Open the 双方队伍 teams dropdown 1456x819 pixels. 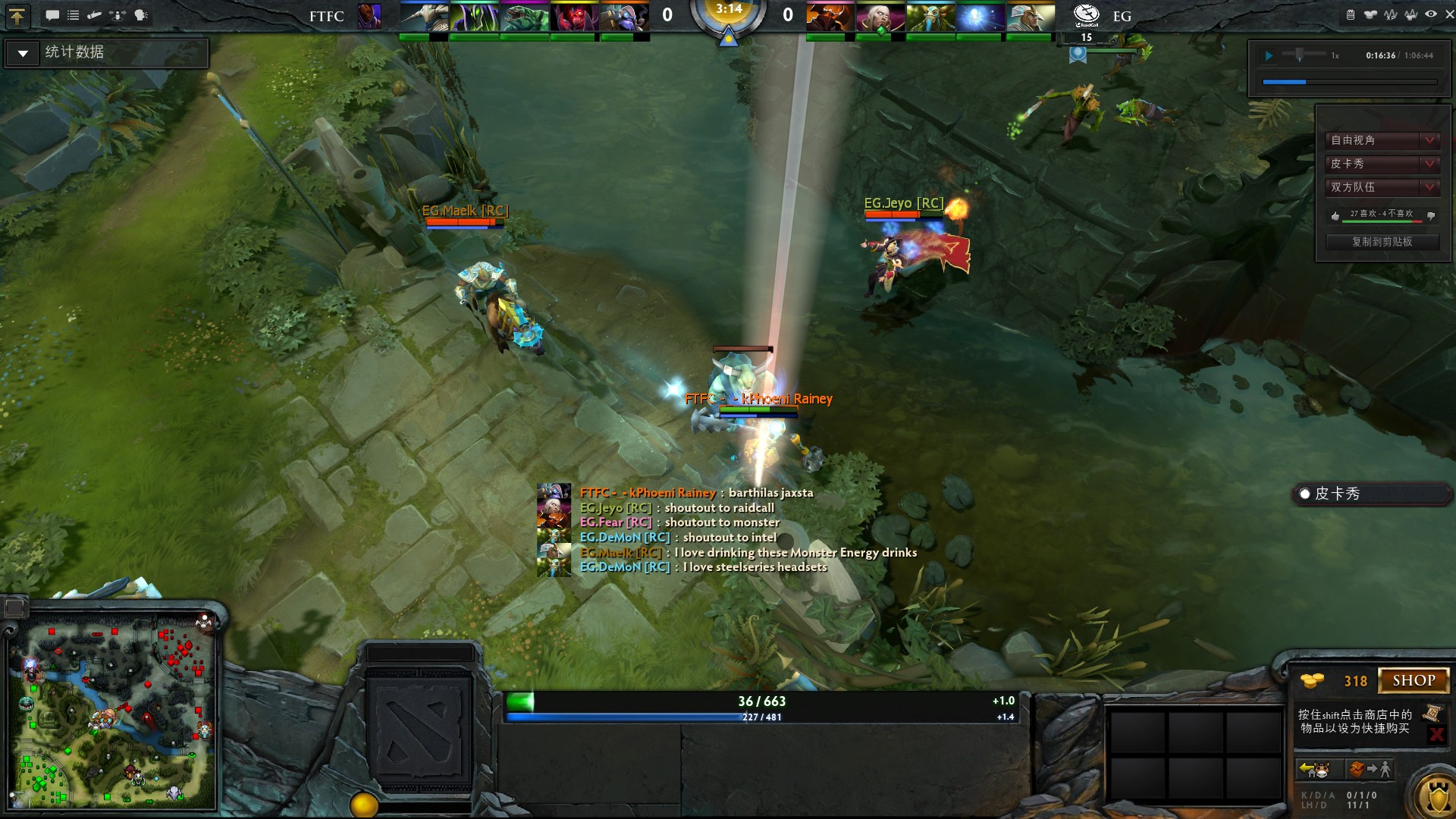(1429, 187)
